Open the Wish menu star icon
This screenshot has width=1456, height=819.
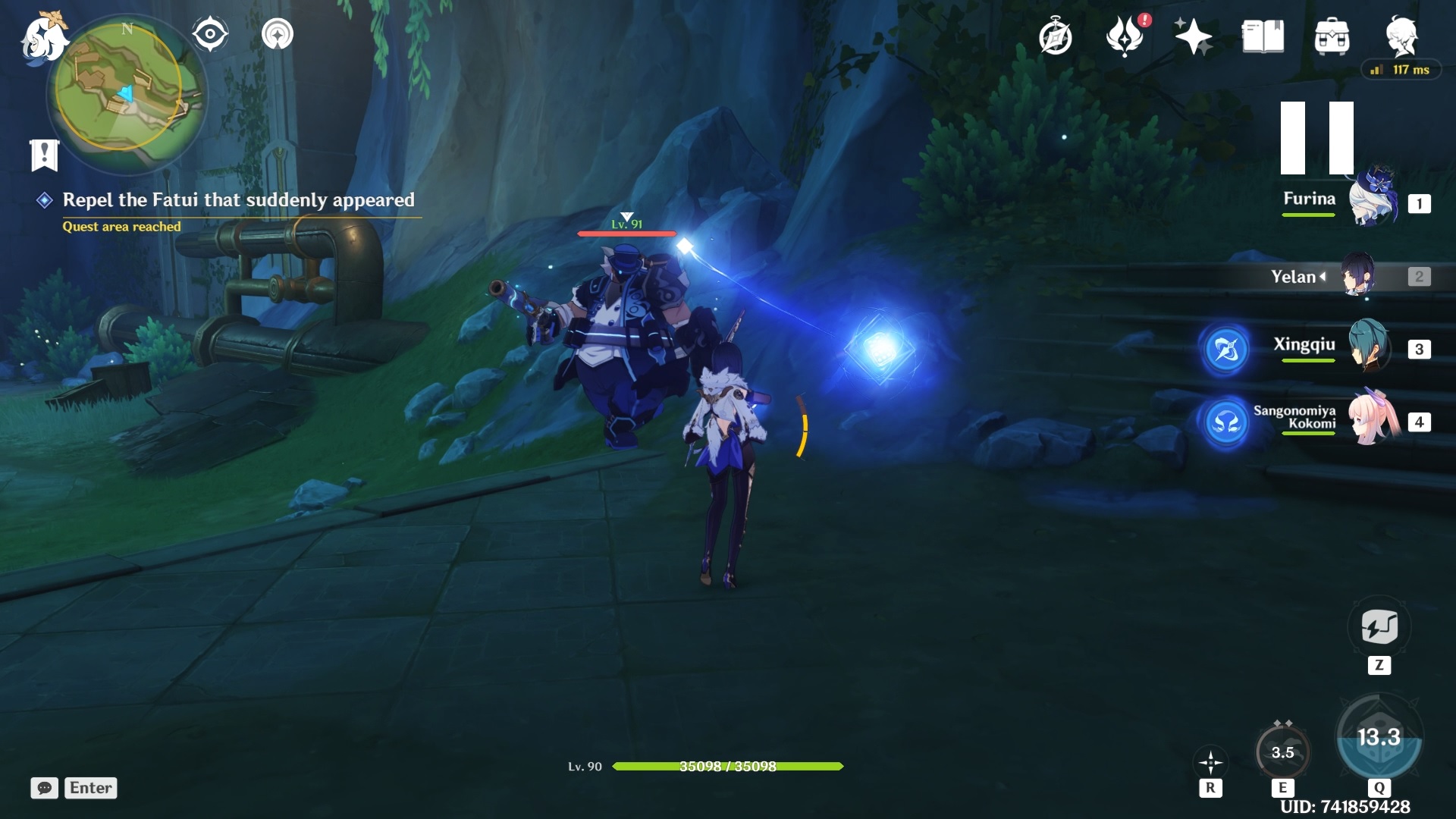click(1193, 36)
